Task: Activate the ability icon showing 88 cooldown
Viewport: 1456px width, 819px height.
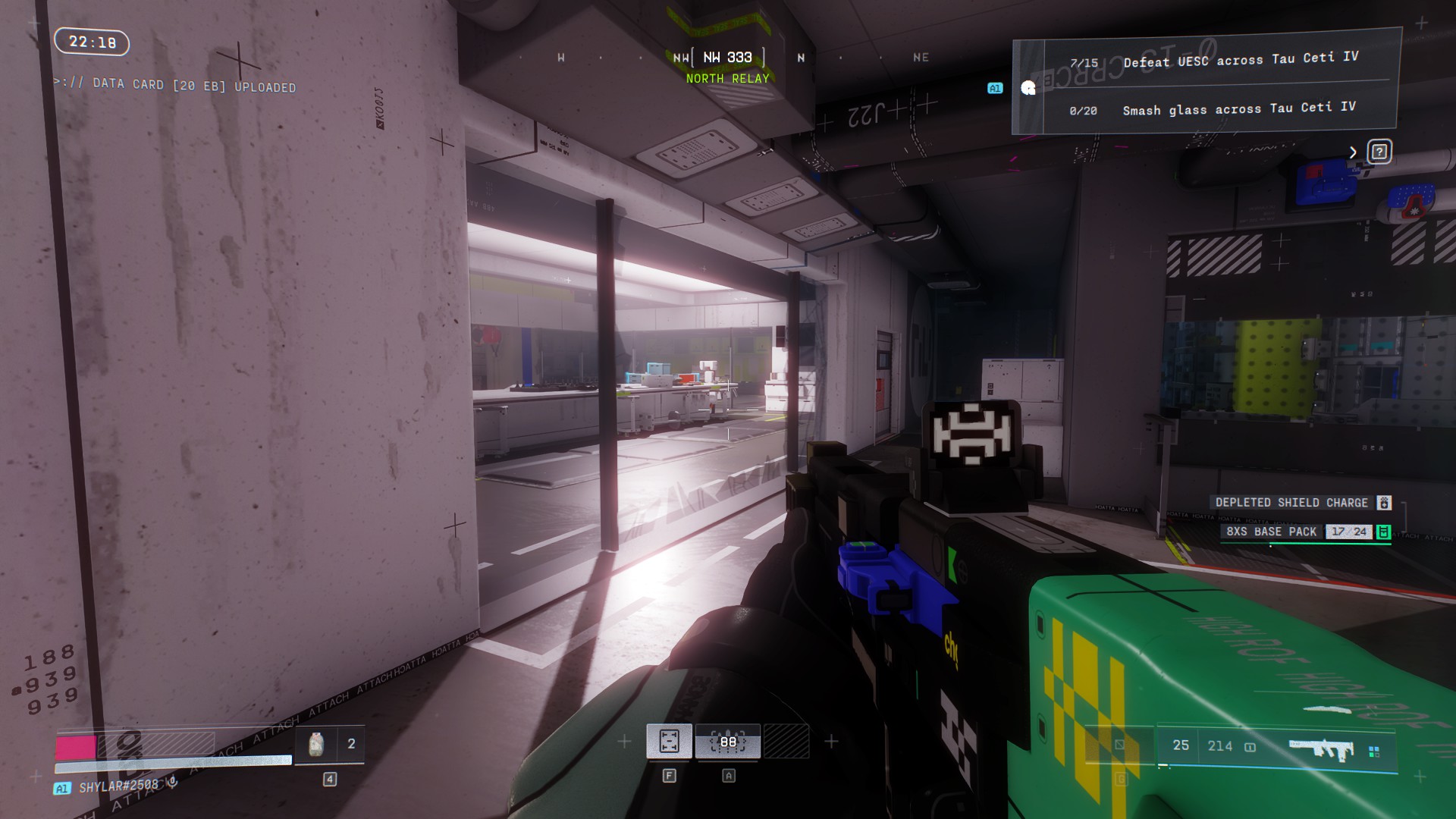Action: 728,742
